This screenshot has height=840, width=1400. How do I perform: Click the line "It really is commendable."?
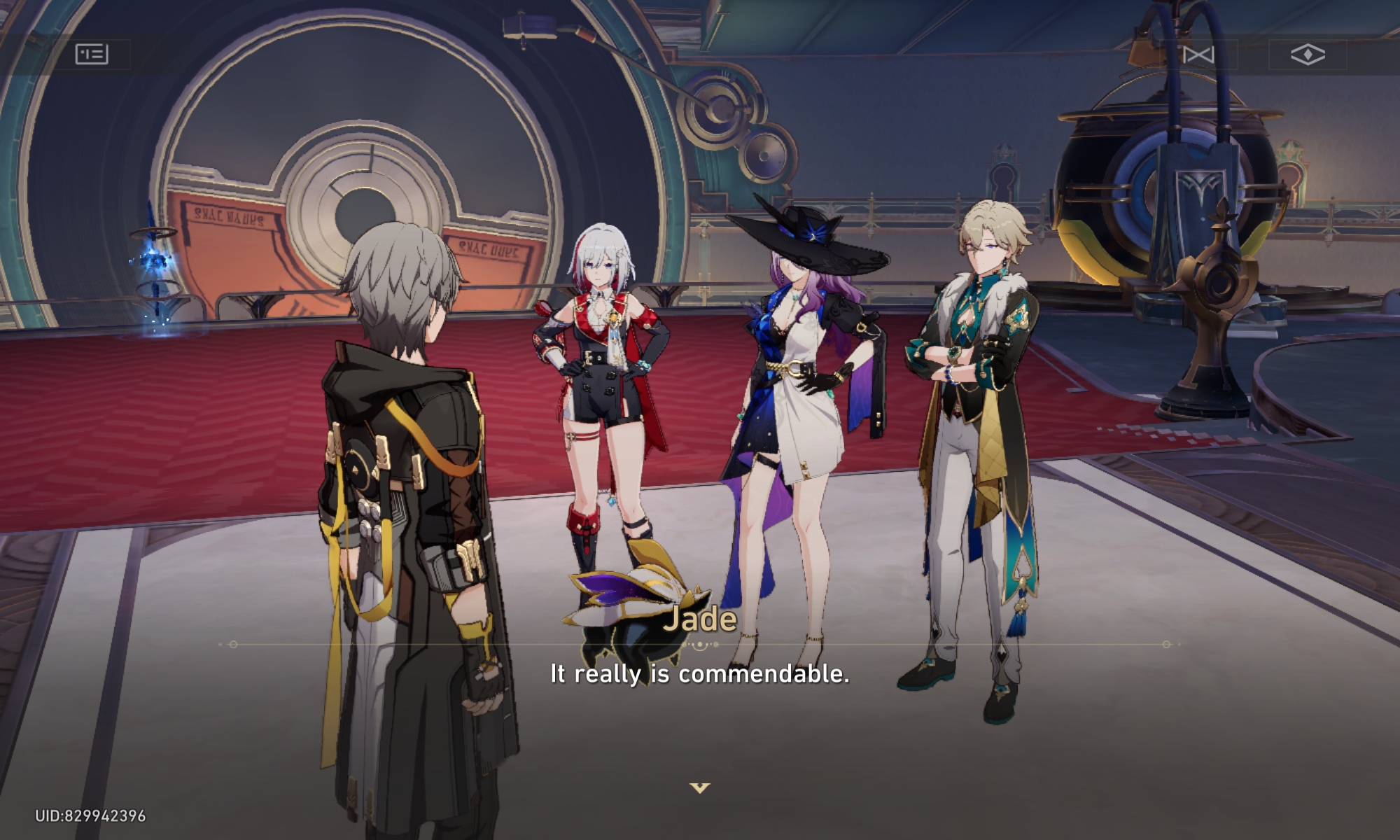[699, 675]
